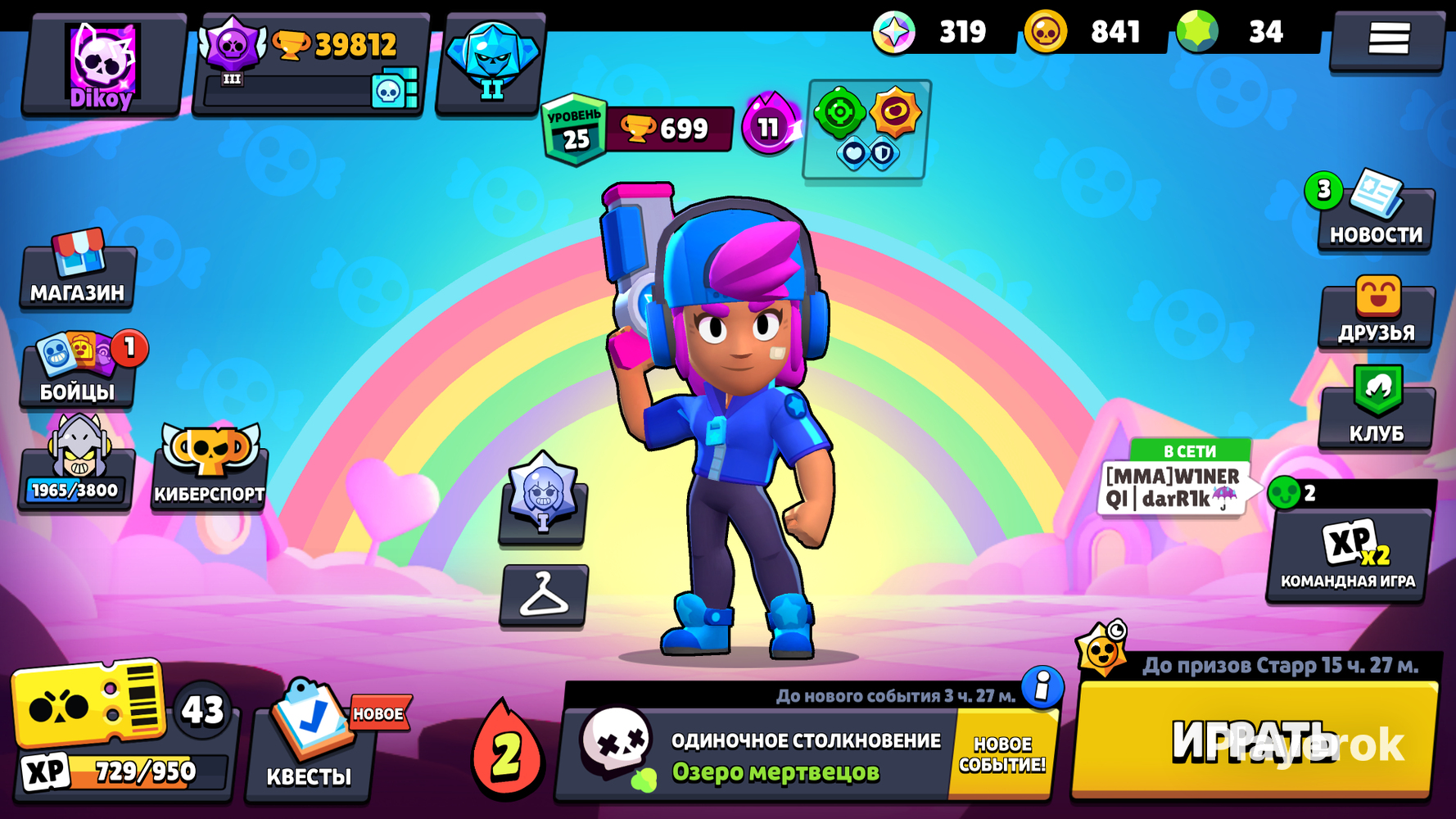Open the hamburger menu in the corner
This screenshot has height=819, width=1456.
(x=1388, y=38)
